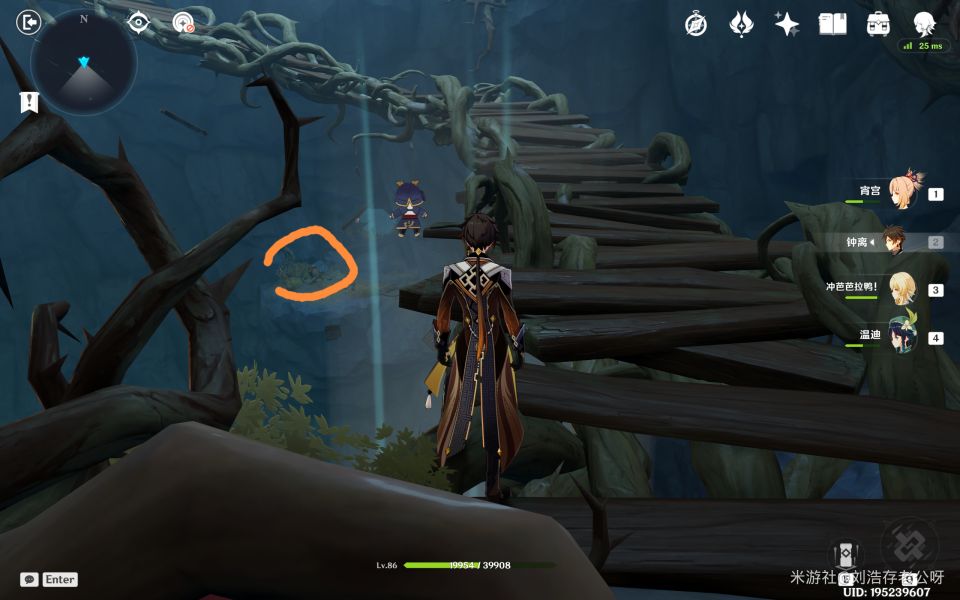960x600 pixels.
Task: Open the open-book icon
Action: (832, 24)
